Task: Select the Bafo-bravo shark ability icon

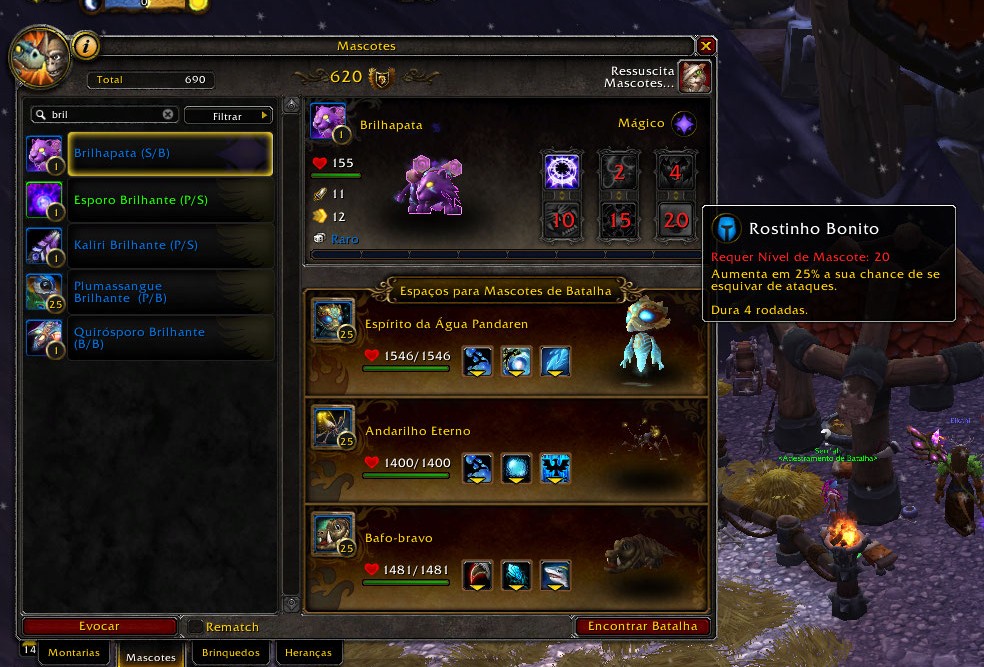Action: coord(555,576)
